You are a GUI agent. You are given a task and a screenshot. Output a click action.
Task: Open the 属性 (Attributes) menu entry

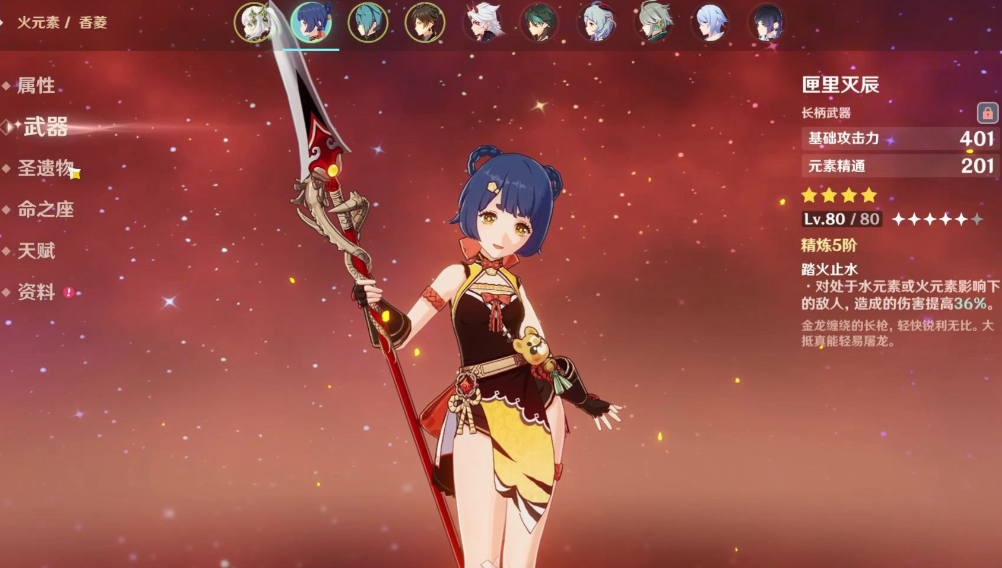tap(36, 86)
